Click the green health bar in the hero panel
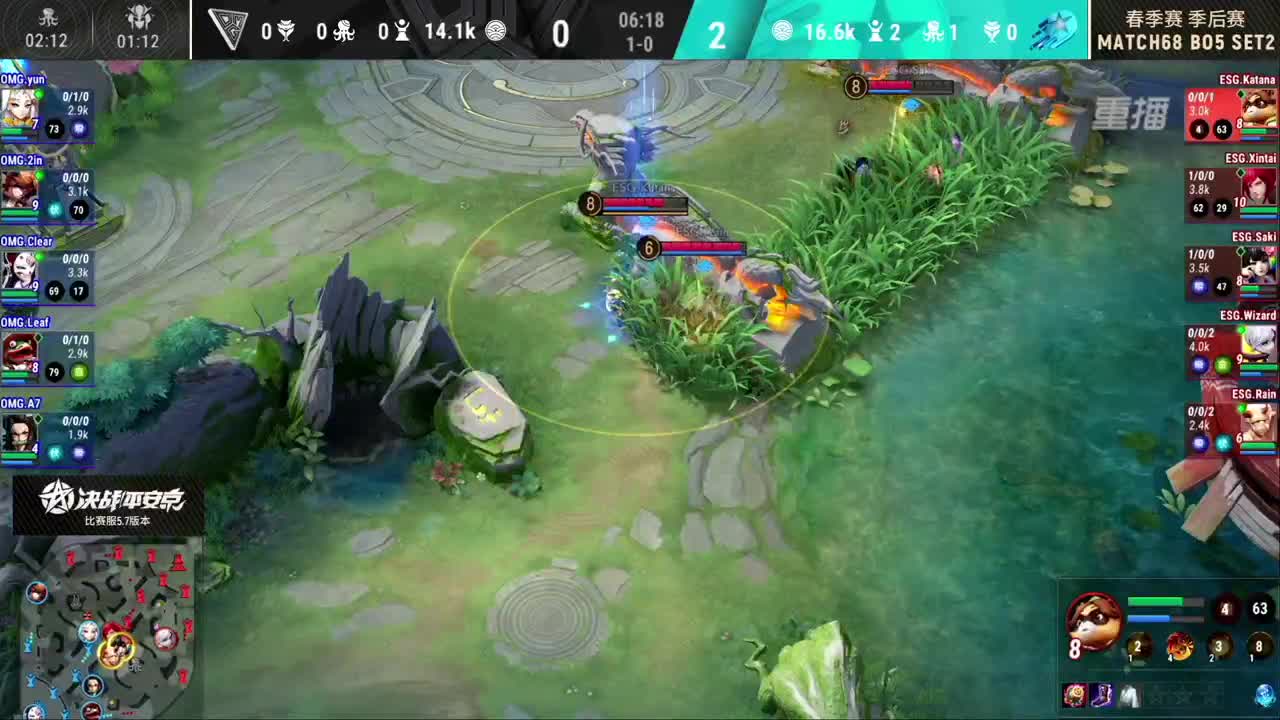The image size is (1280, 720). pos(1165,600)
